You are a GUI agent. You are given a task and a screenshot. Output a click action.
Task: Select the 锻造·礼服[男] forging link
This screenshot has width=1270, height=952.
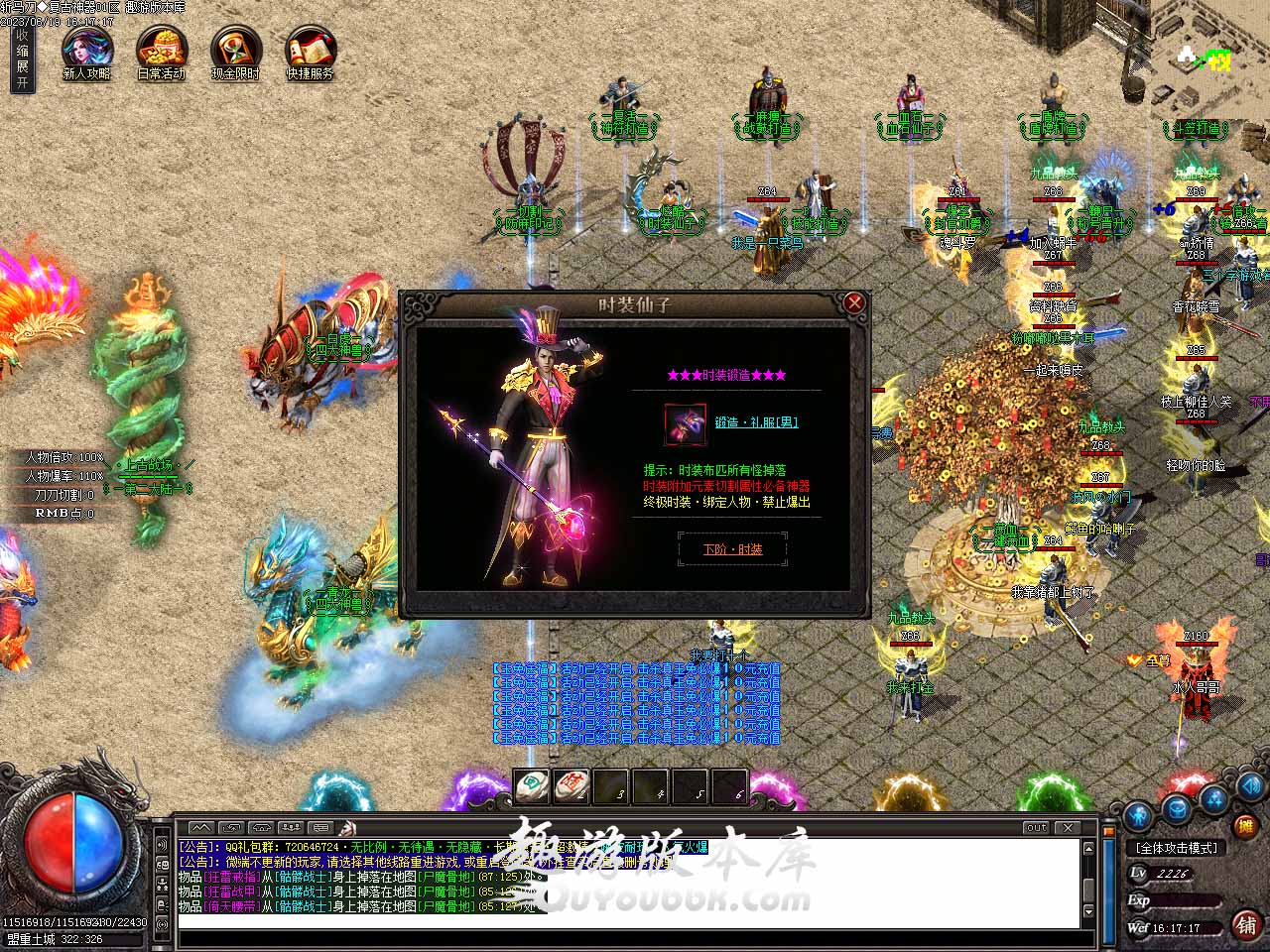coord(756,422)
